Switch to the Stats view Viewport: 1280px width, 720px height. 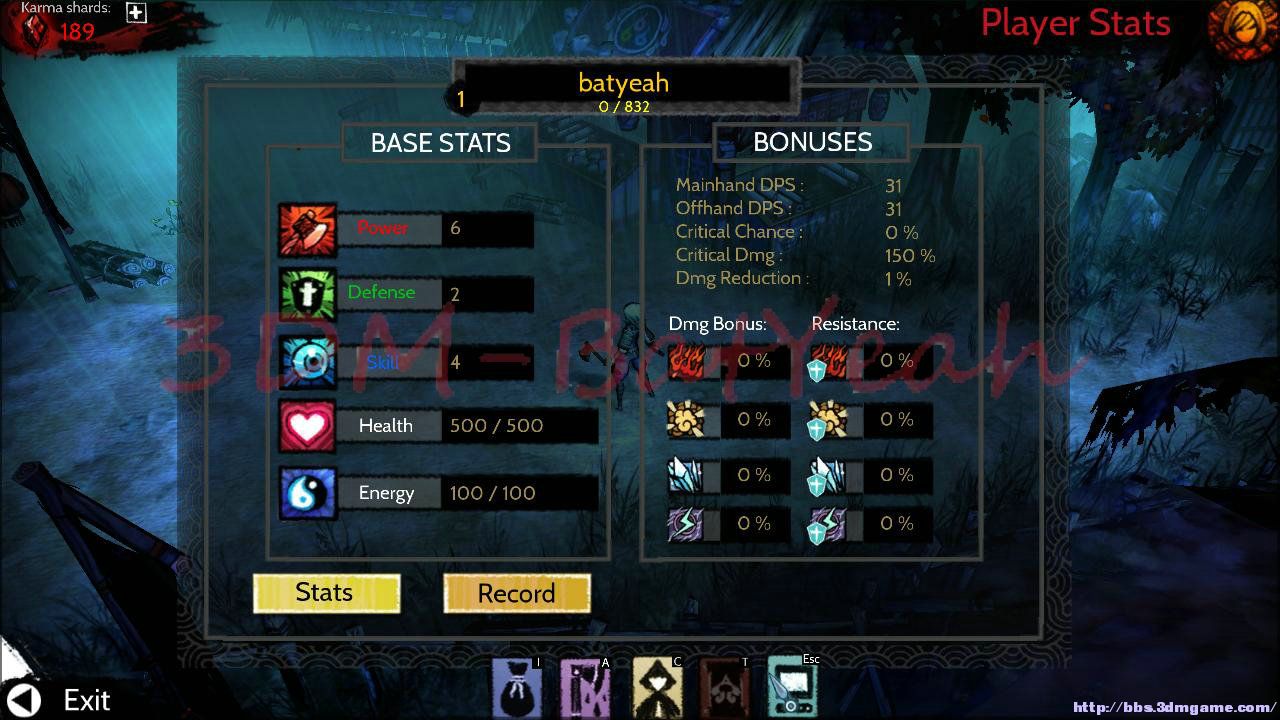coord(326,593)
